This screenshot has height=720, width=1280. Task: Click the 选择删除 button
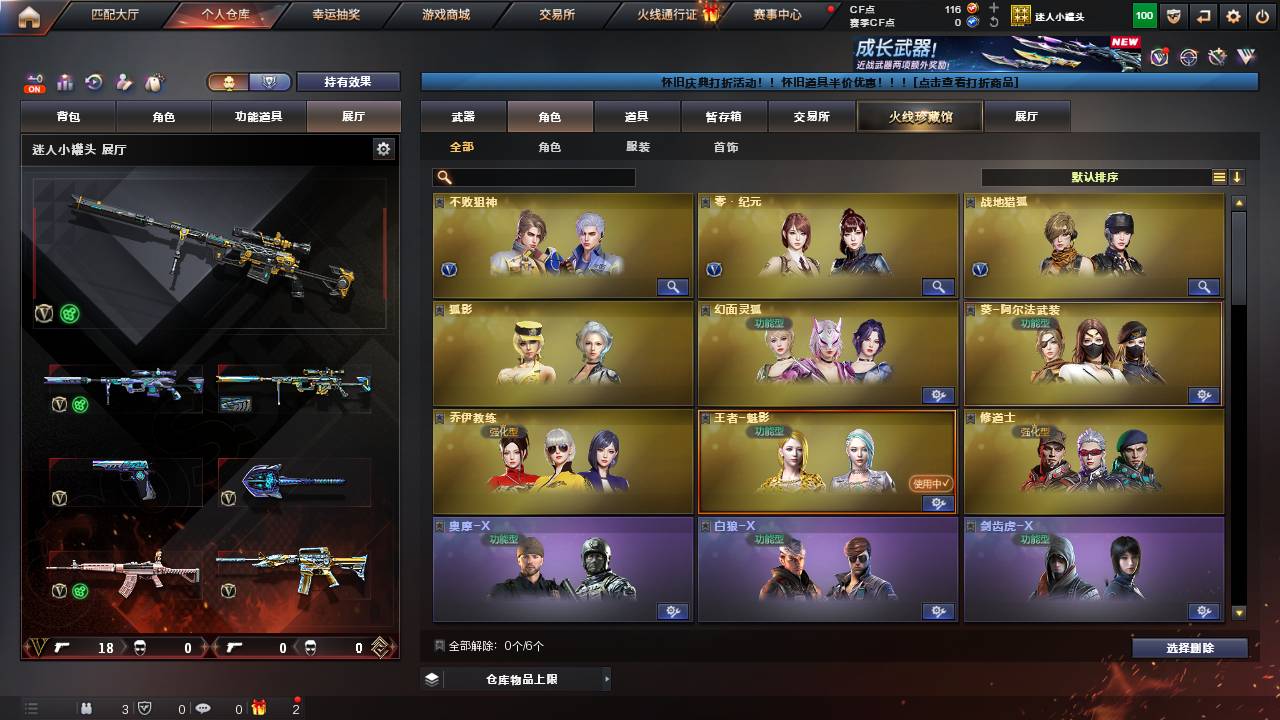[1189, 648]
